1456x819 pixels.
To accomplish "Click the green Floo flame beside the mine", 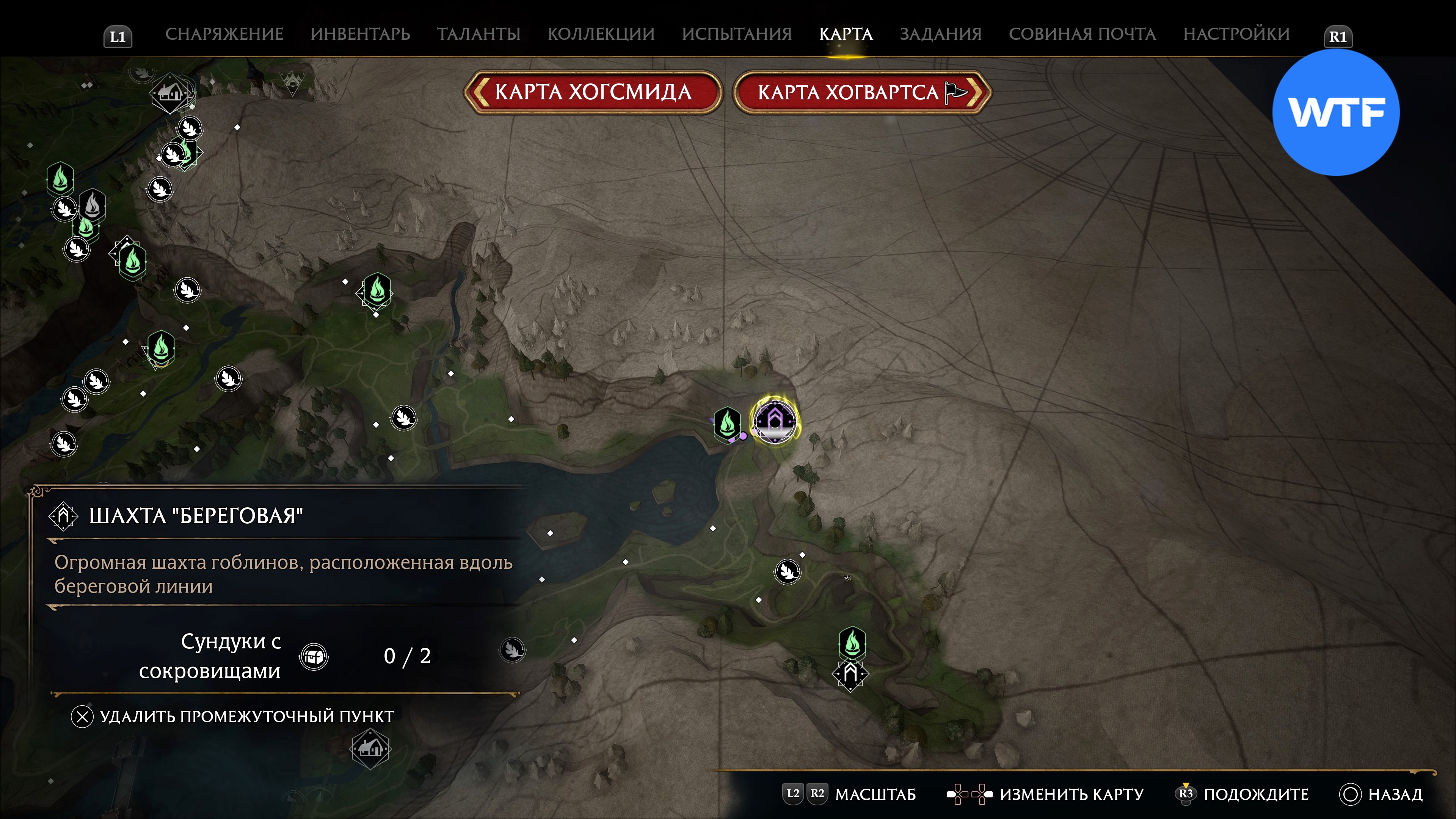I will [x=728, y=423].
